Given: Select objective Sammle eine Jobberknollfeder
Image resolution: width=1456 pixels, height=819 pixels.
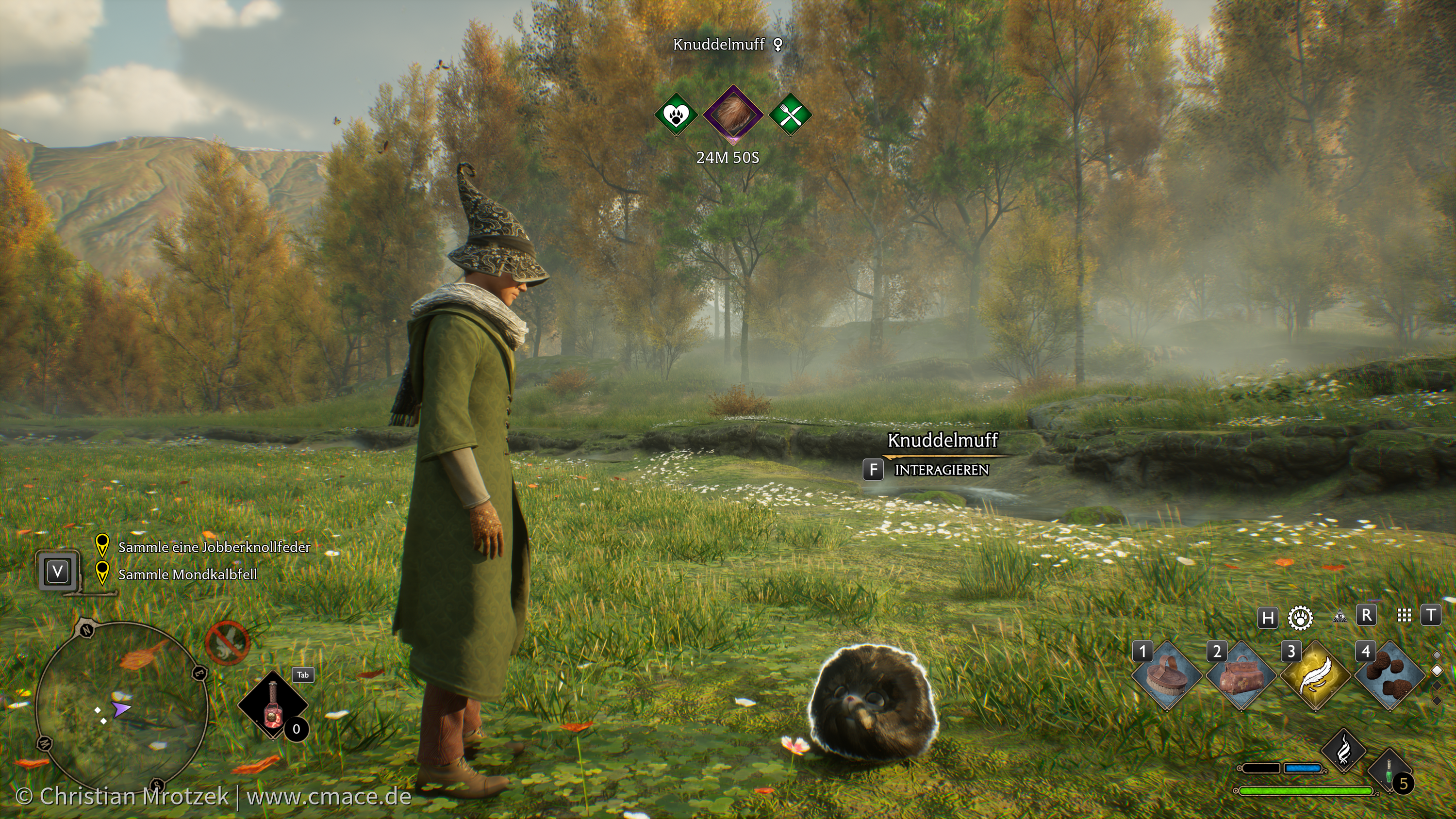Looking at the screenshot, I should click(x=214, y=547).
